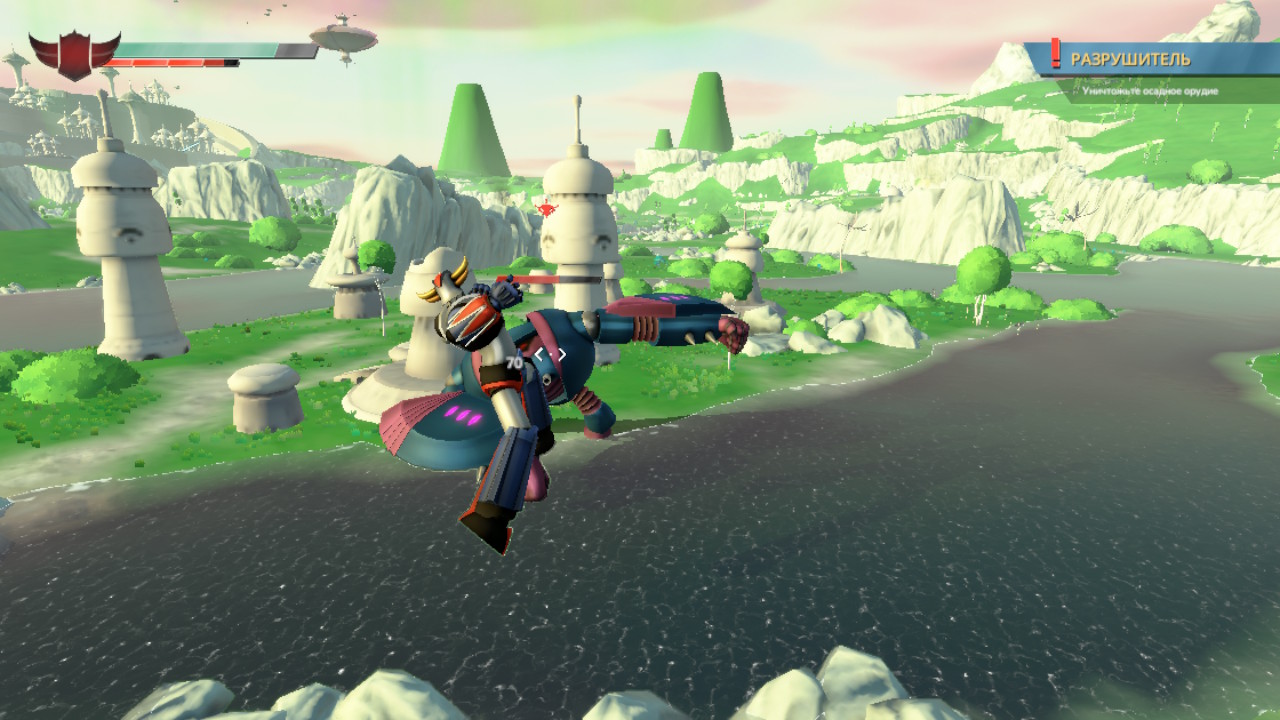The width and height of the screenshot is (1280, 720).
Task: Open the Разрушитель quest objective tracker
Action: click(1130, 60)
